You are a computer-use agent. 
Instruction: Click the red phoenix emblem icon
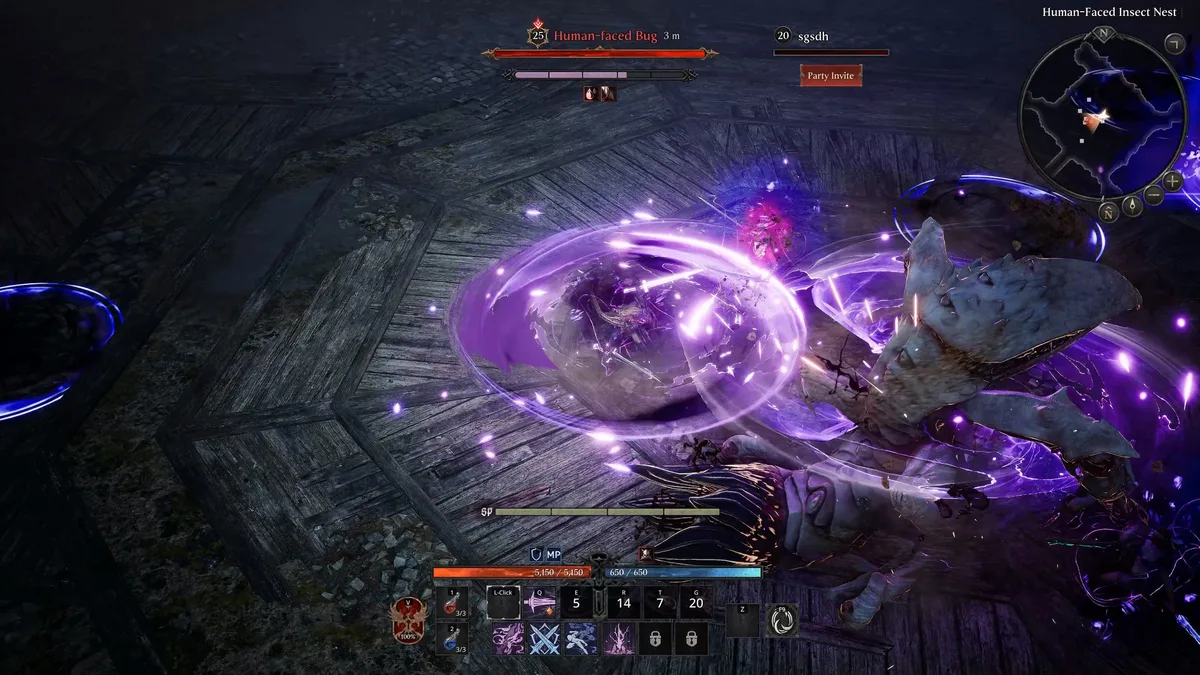click(408, 620)
